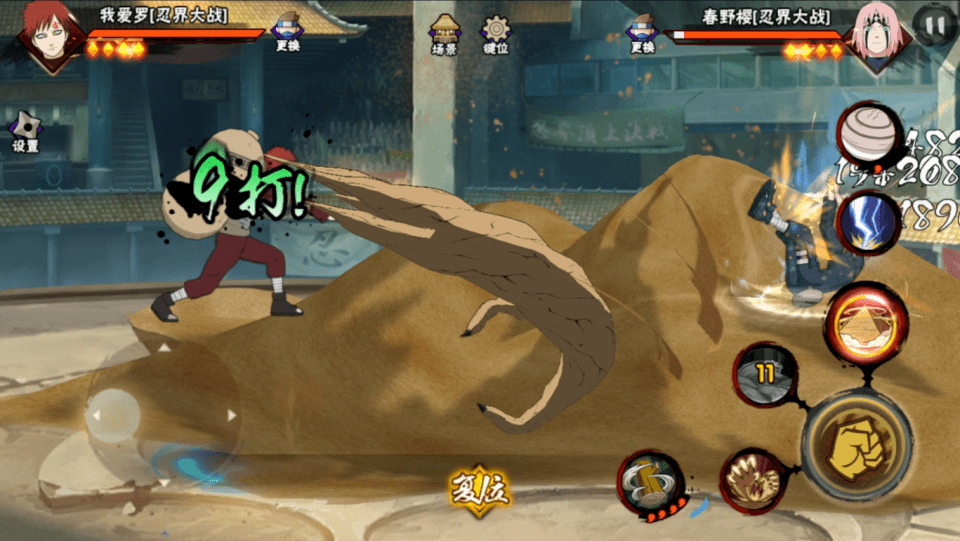
Task: Open the 设置 shuriken settings
Action: (25, 130)
